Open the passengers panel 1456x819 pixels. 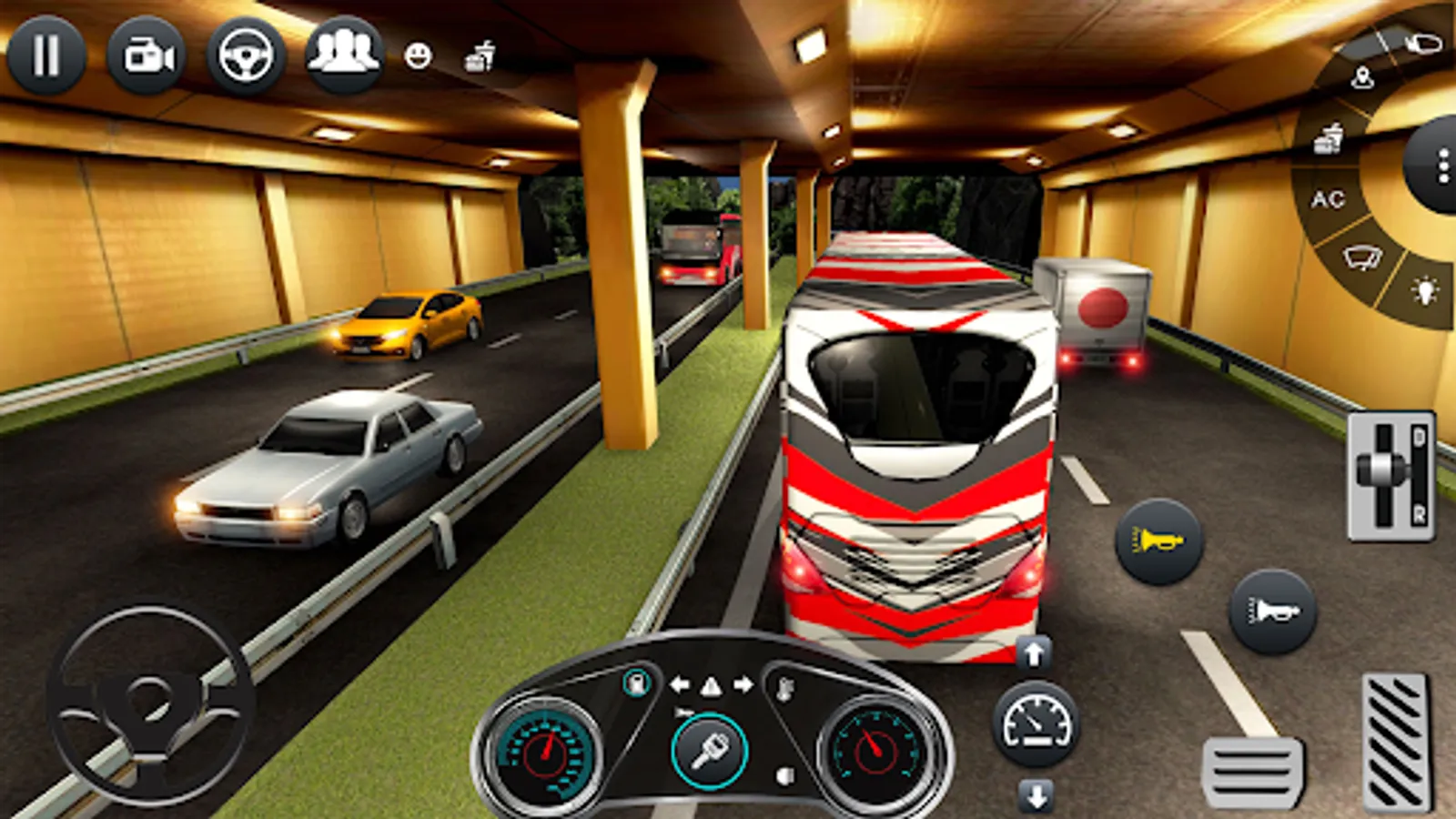click(344, 55)
